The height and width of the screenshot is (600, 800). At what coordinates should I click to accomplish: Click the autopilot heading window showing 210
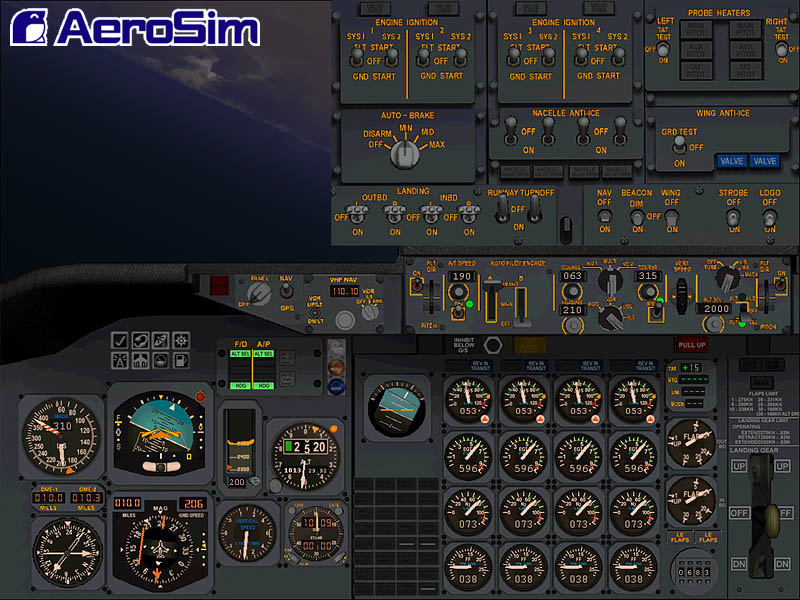coord(572,310)
